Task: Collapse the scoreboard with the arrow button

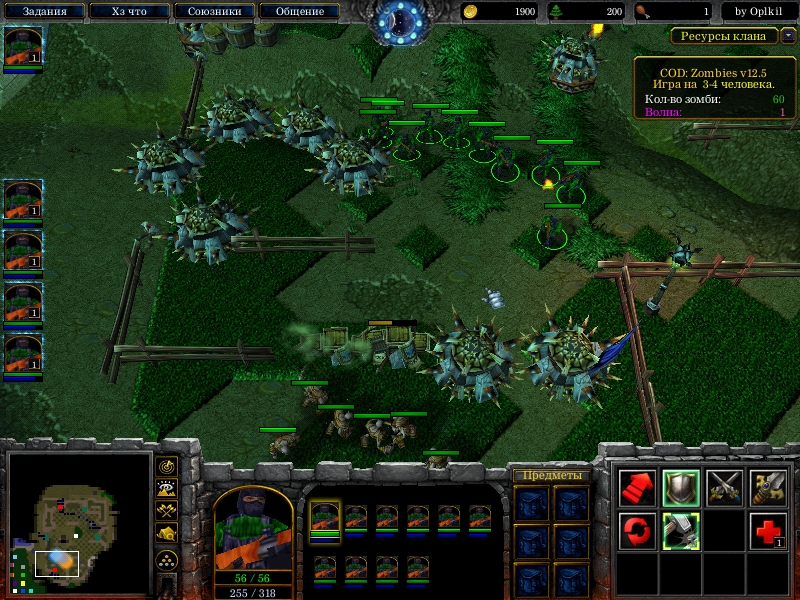Action: point(789,36)
